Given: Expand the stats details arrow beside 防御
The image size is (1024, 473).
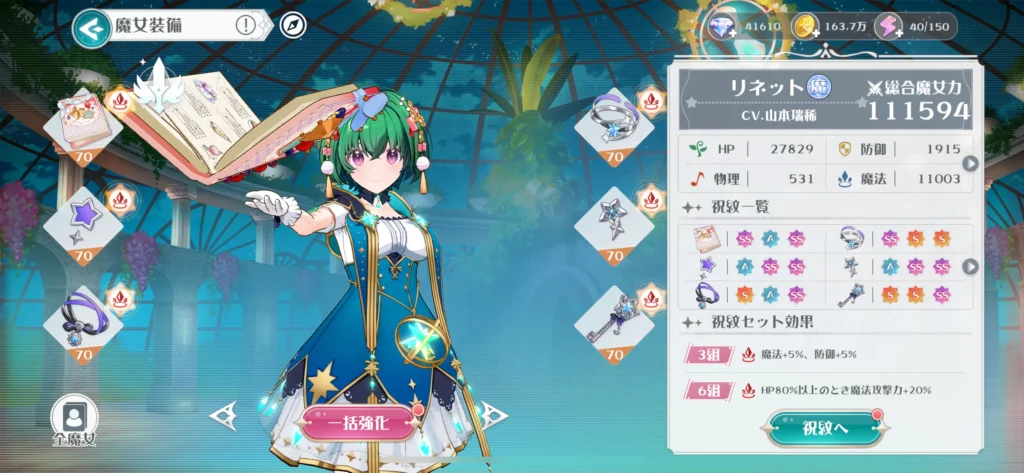Looking at the screenshot, I should click(969, 163).
